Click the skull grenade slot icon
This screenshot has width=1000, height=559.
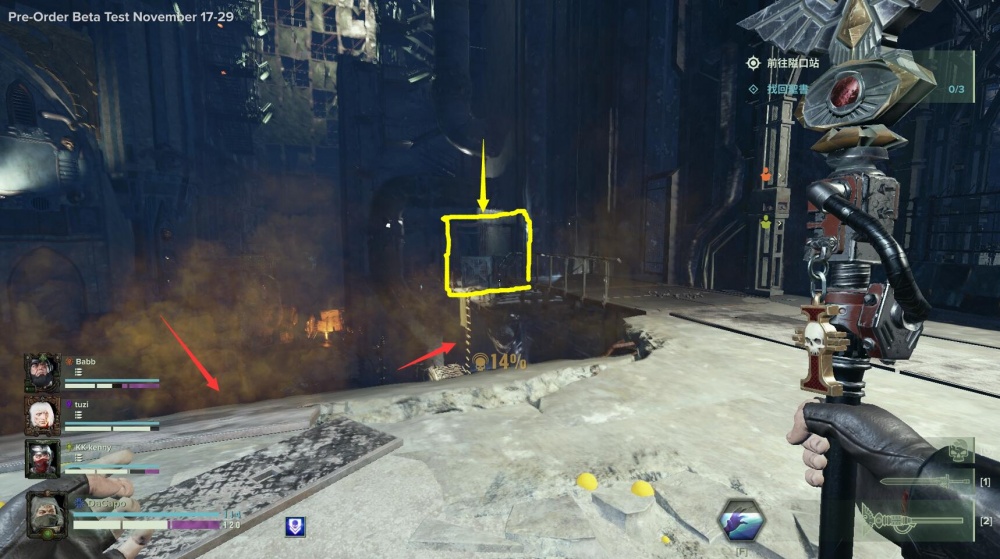[x=959, y=449]
